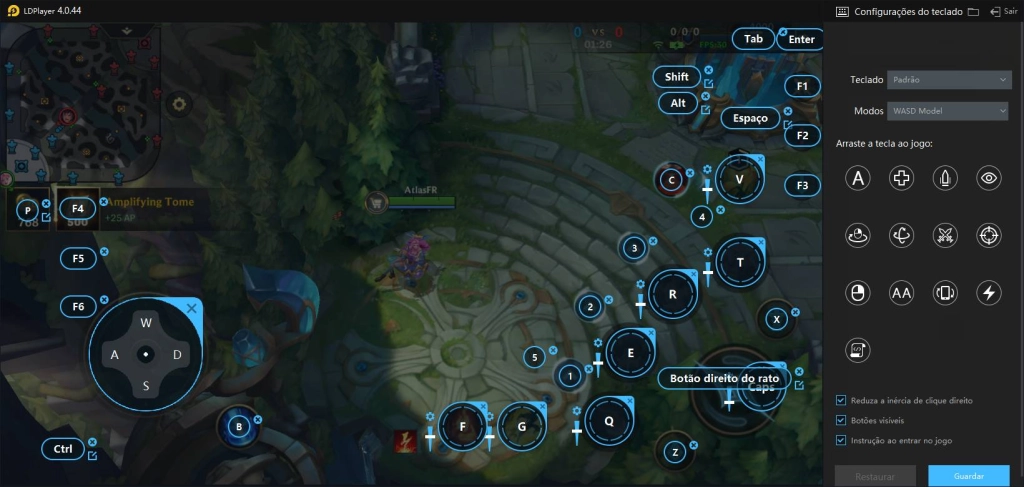Image resolution: width=1024 pixels, height=487 pixels.
Task: Choose the eye icon key tool
Action: (x=989, y=178)
